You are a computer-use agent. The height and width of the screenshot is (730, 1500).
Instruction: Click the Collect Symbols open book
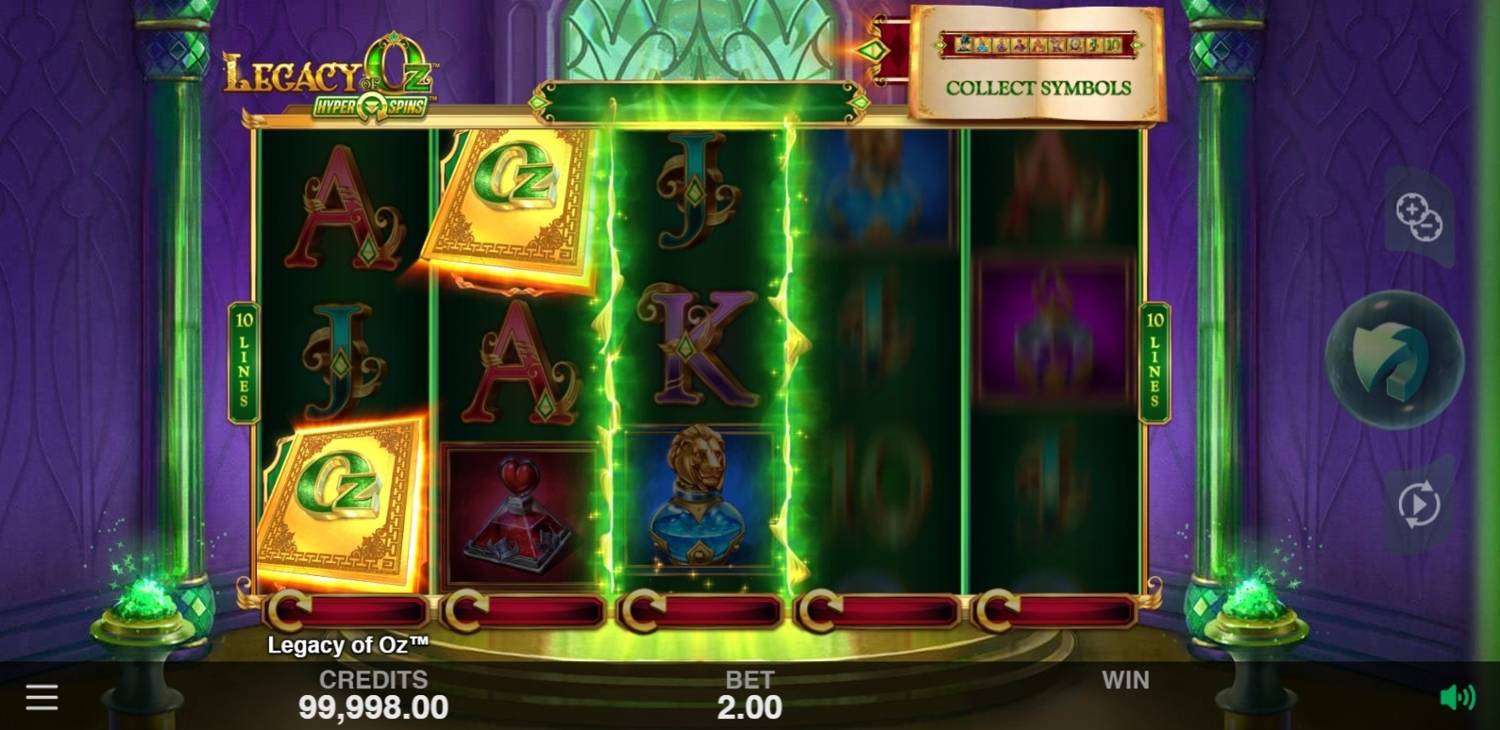(x=1040, y=65)
